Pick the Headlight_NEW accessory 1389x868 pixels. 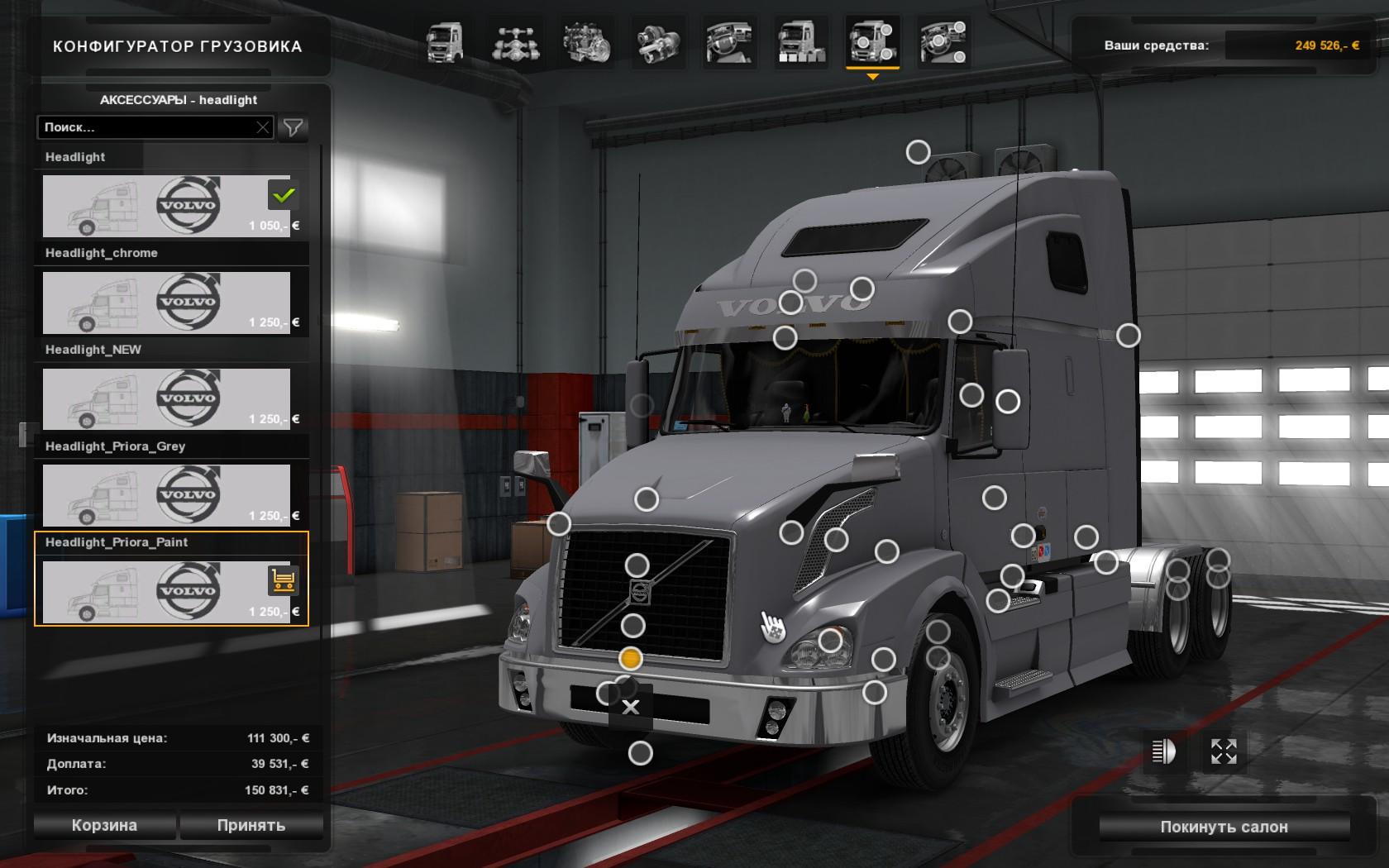pos(166,399)
